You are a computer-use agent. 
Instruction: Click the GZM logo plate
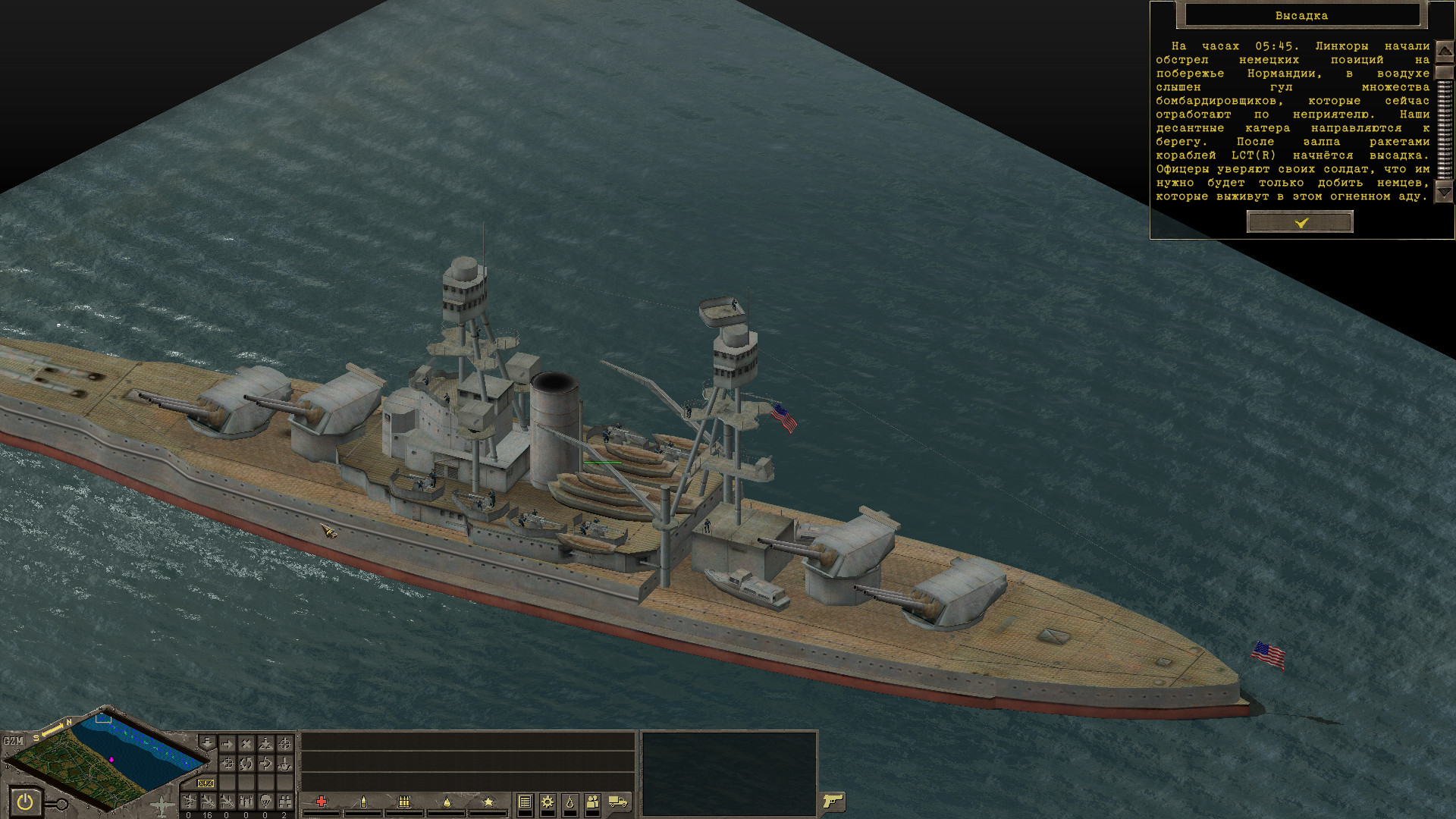[x=13, y=741]
